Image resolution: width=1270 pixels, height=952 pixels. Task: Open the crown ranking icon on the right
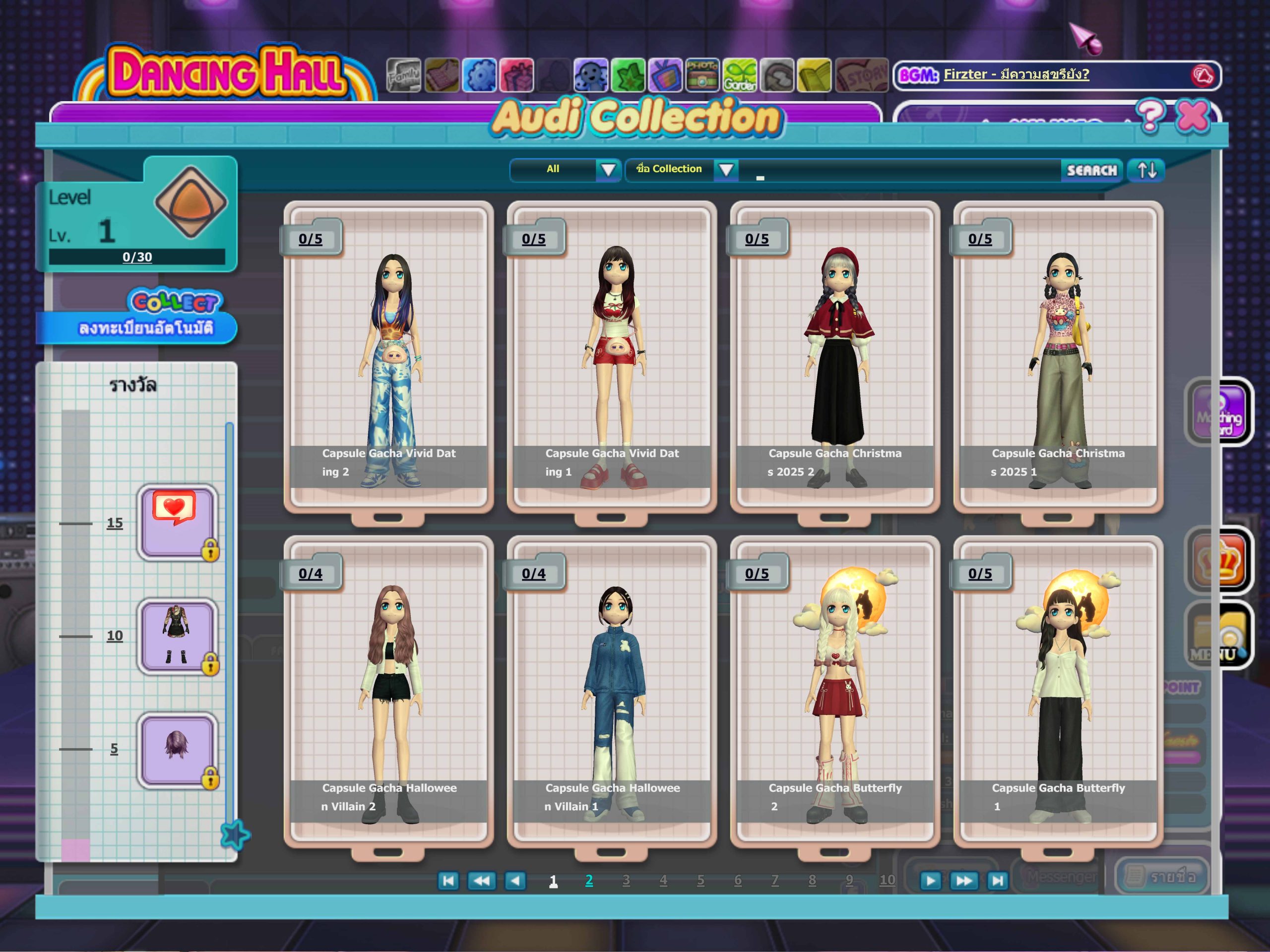click(x=1218, y=559)
